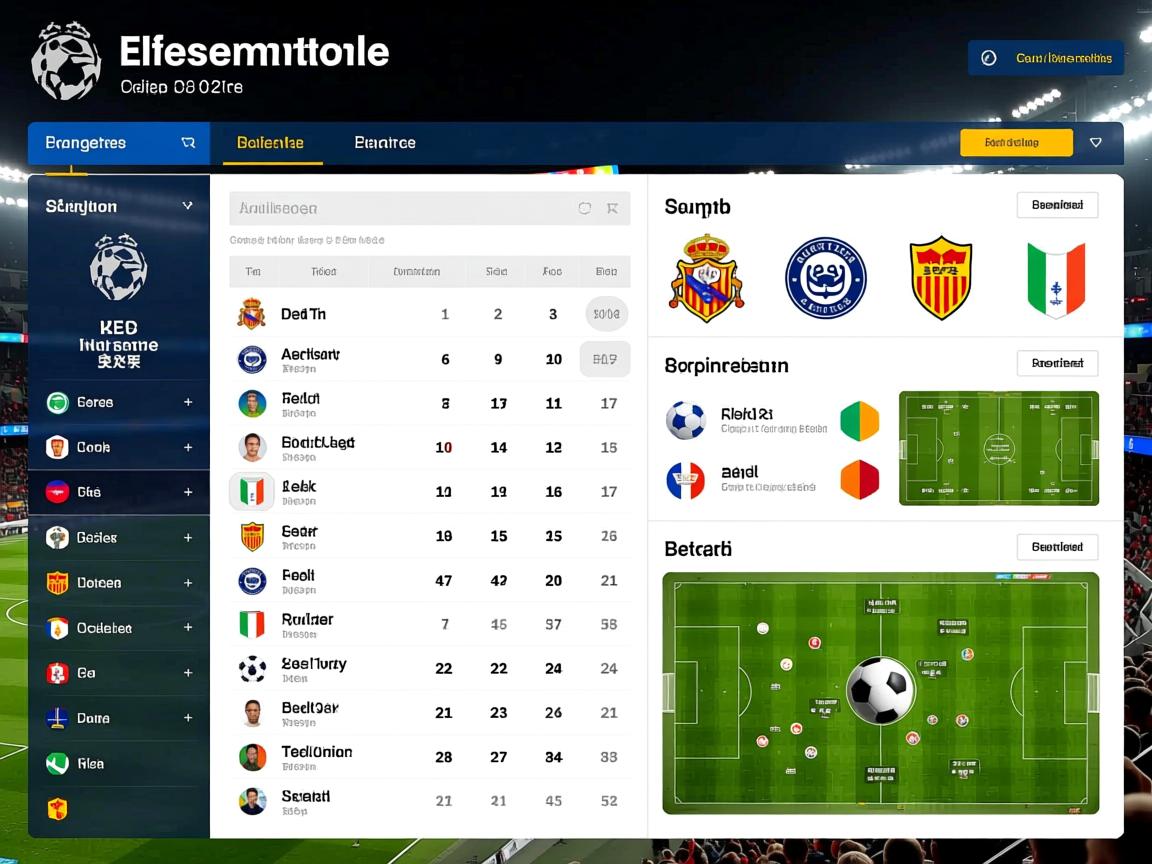Select the Bolientae tab

click(270, 143)
